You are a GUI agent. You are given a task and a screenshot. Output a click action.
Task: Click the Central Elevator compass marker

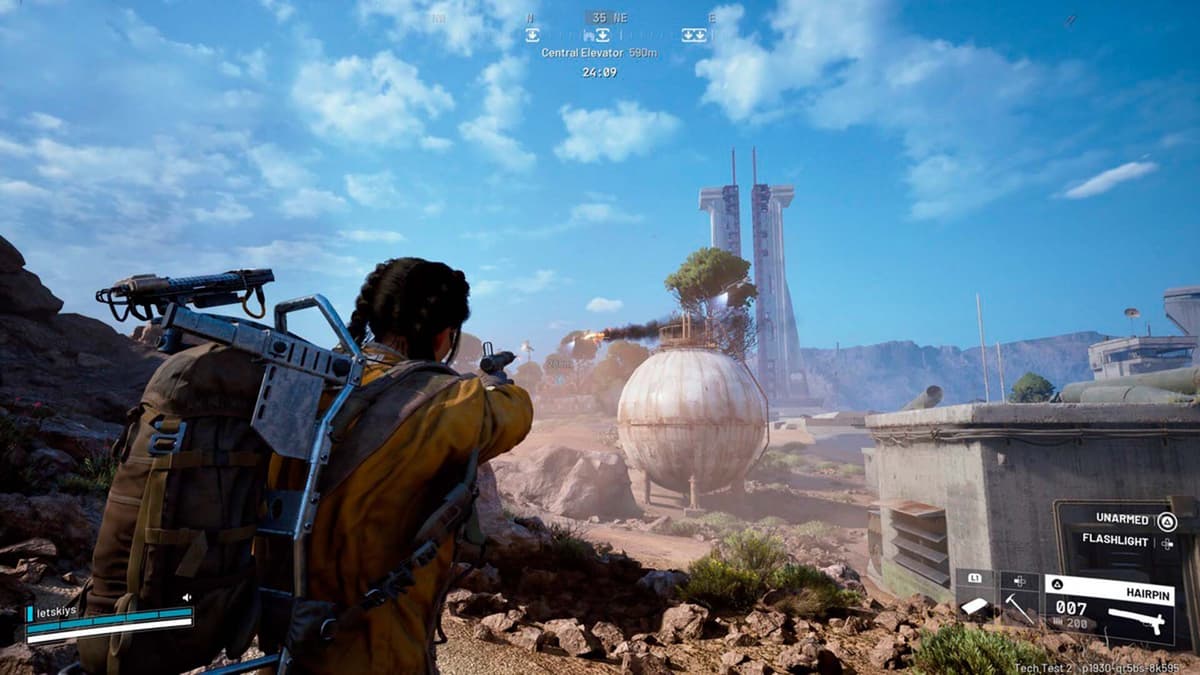point(602,35)
